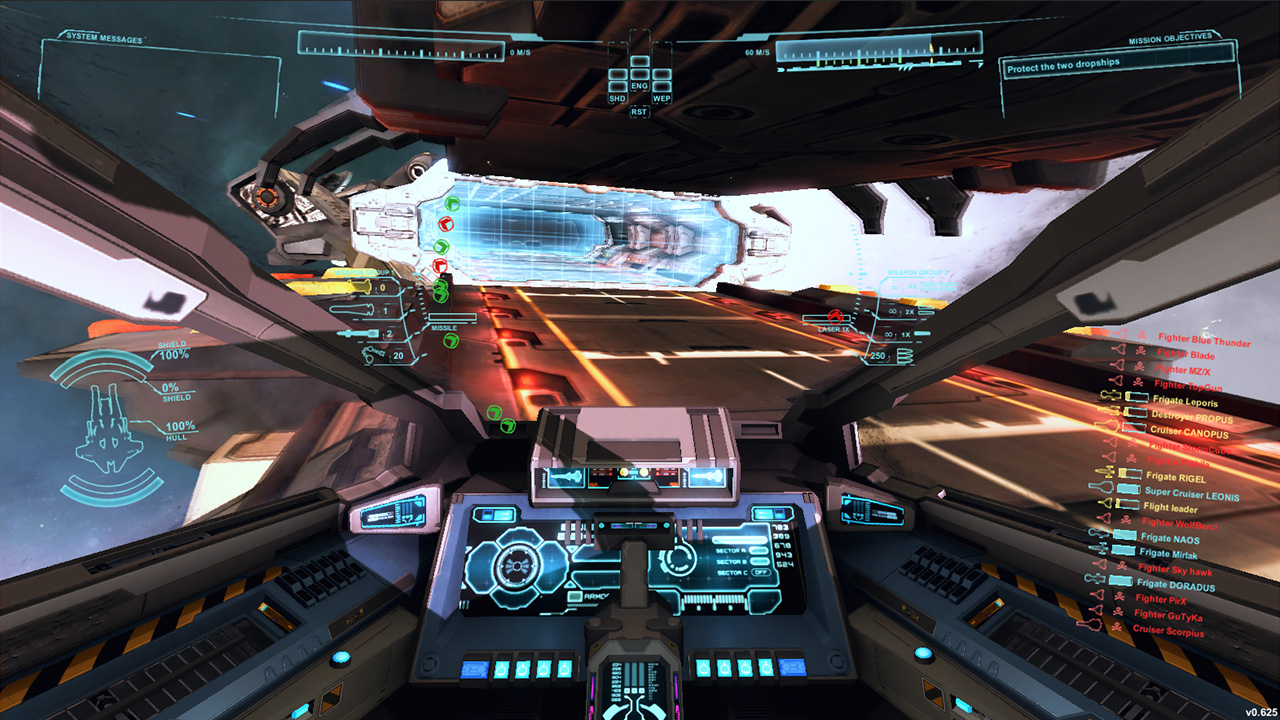This screenshot has width=1280, height=720.
Task: Select Super Cruiser LEONIS in the ship roster
Action: pyautogui.click(x=1192, y=493)
